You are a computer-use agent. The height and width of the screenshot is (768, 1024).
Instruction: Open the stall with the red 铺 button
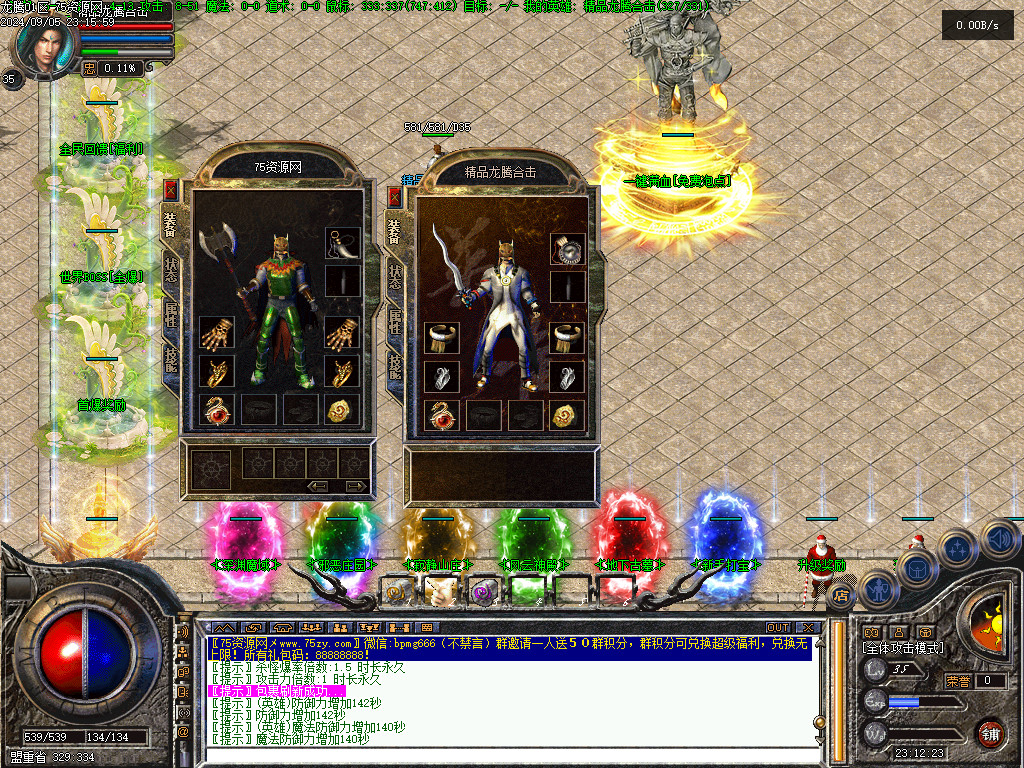point(989,733)
